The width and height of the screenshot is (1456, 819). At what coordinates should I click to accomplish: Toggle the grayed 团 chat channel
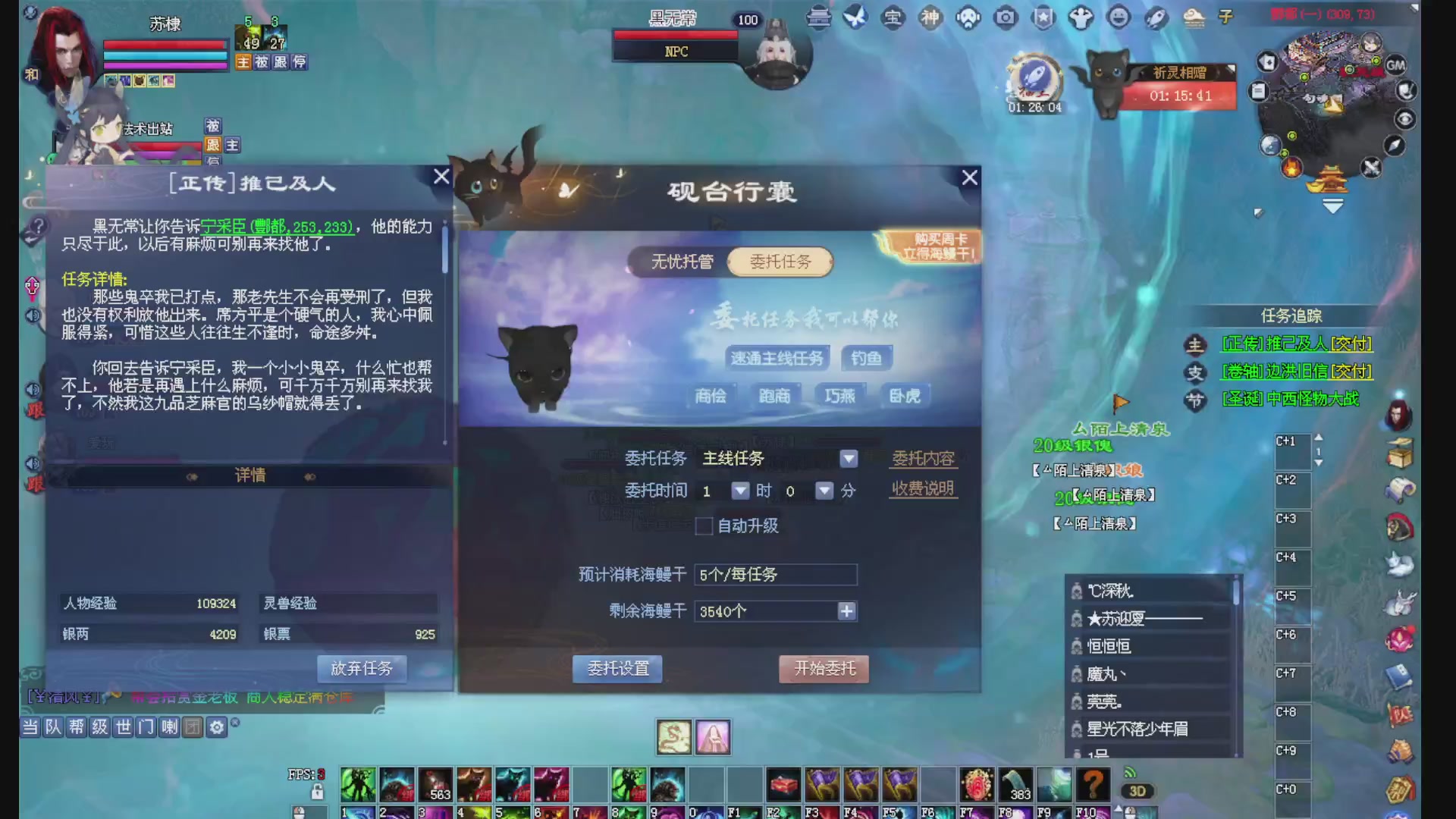193,726
